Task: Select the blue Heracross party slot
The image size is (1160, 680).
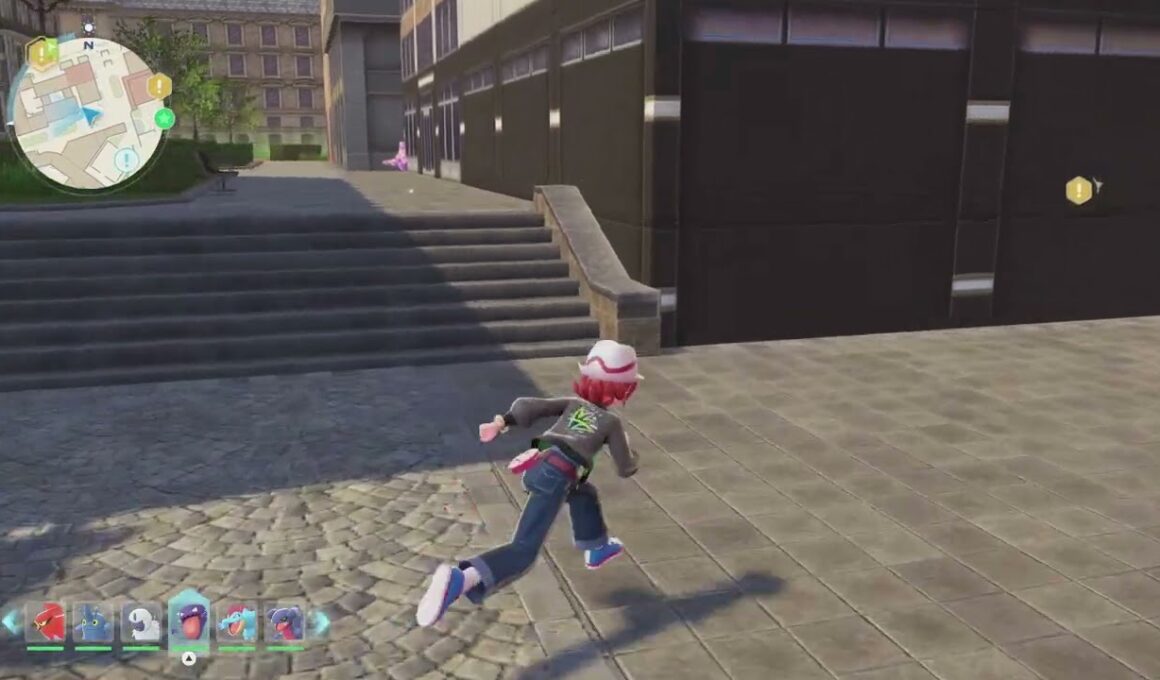Action: click(93, 623)
